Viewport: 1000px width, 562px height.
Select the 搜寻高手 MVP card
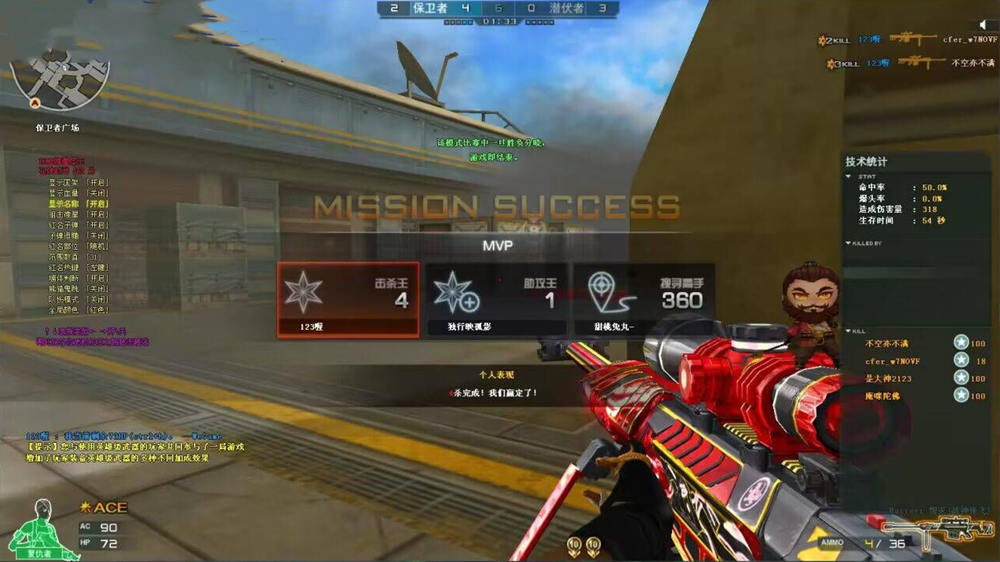pyautogui.click(x=642, y=300)
